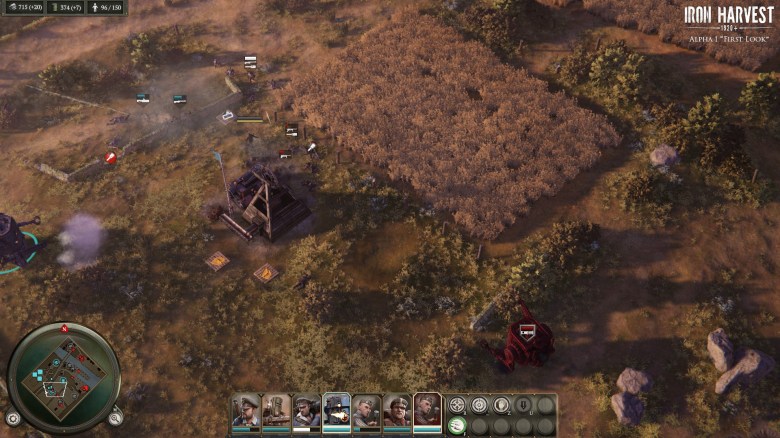Select the red enemy mech unit marker

pyautogui.click(x=526, y=332)
